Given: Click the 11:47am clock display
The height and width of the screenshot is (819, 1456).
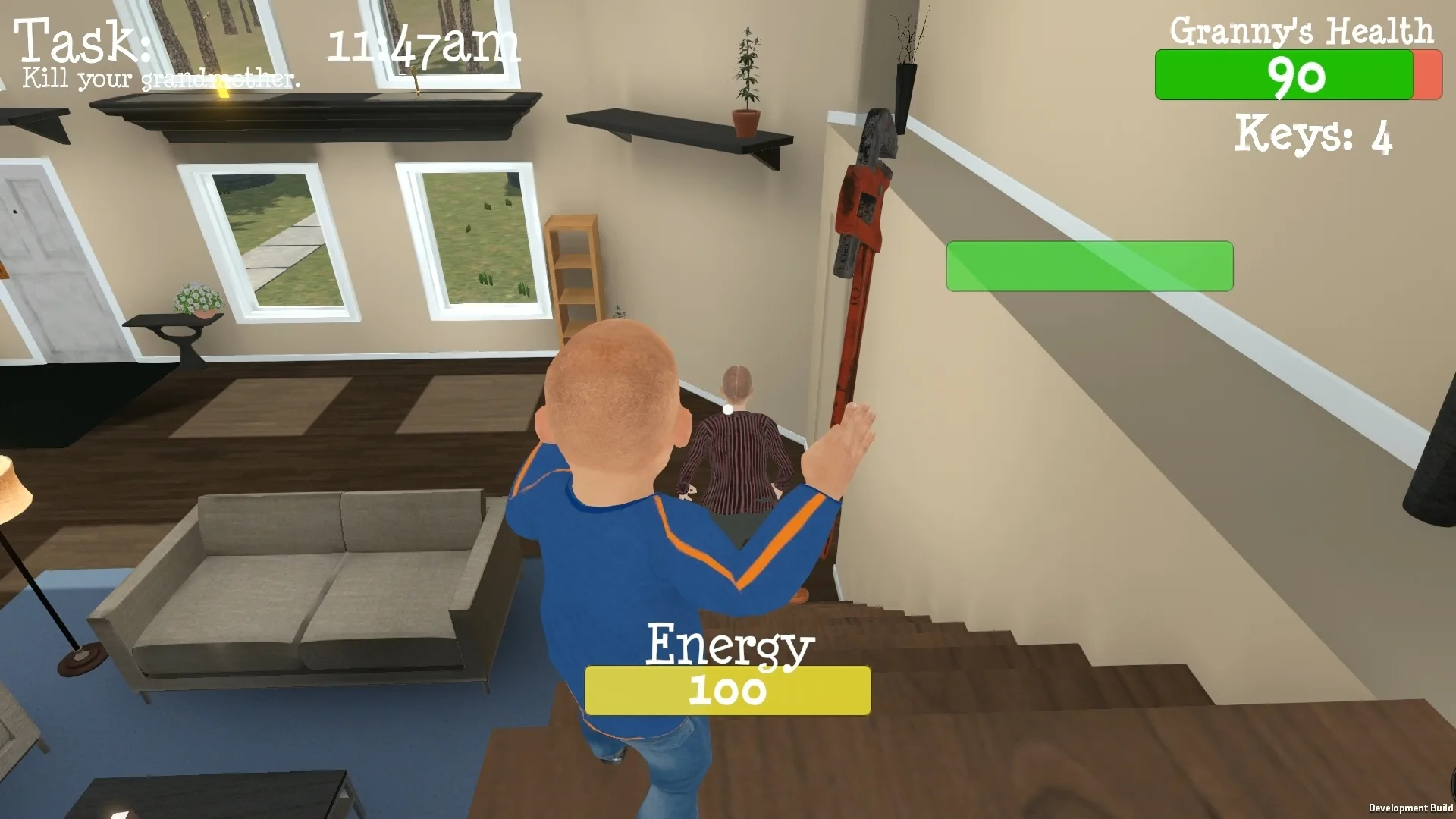Looking at the screenshot, I should coord(422,44).
